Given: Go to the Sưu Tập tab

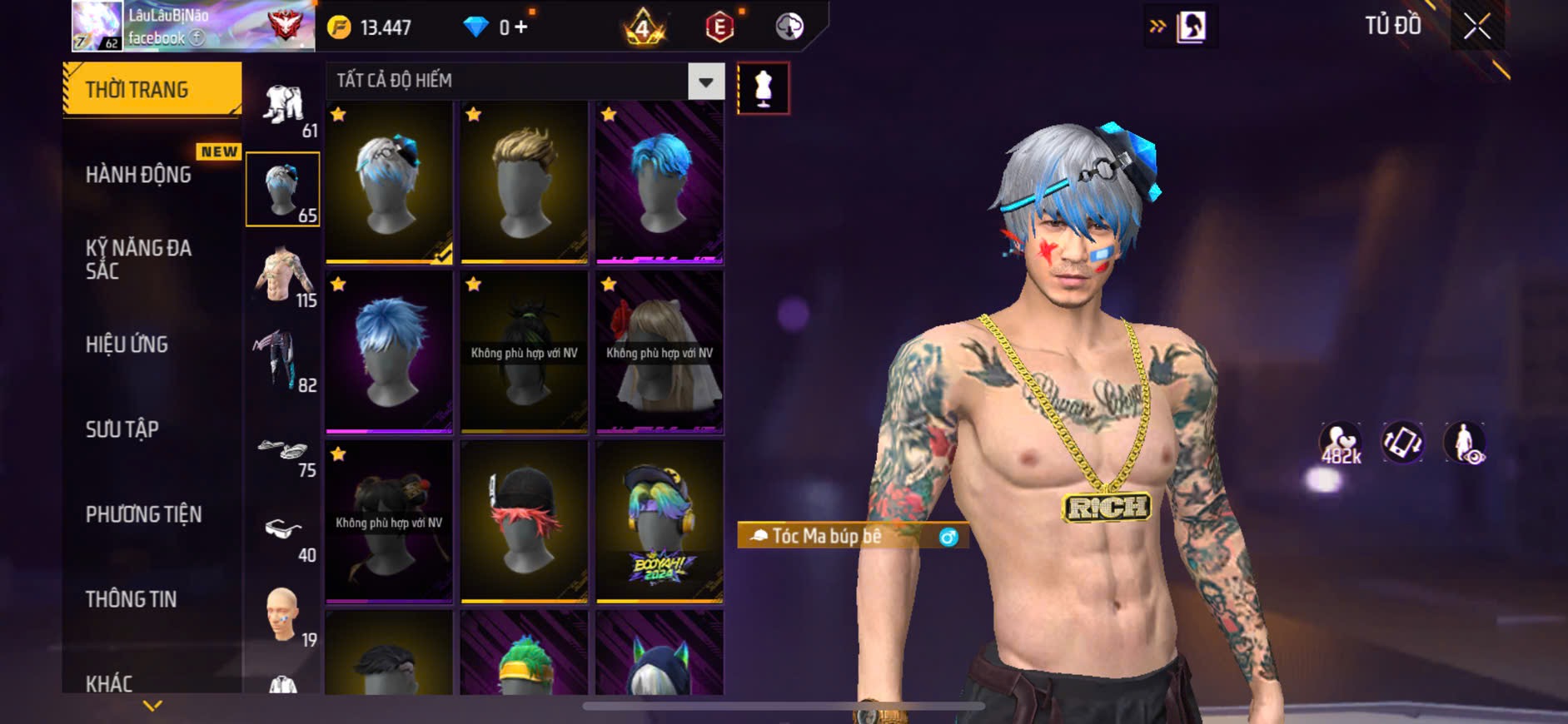Looking at the screenshot, I should tap(122, 429).
